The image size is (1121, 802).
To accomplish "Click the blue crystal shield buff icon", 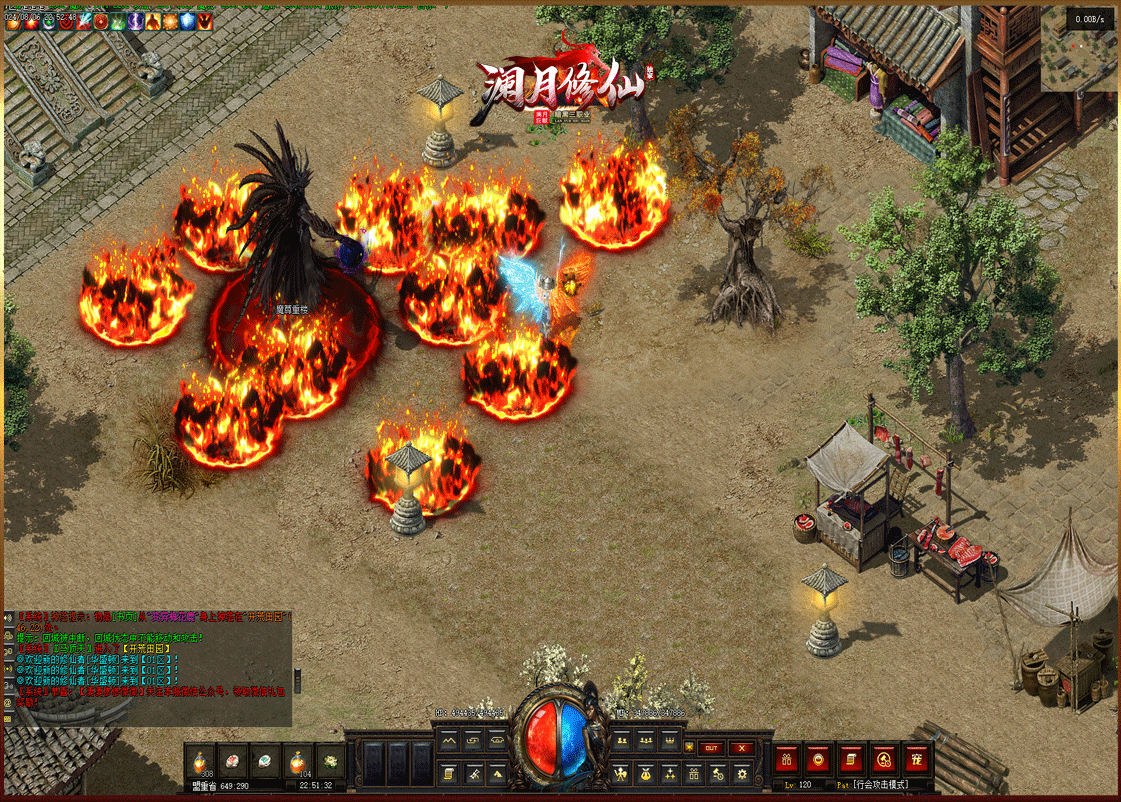I will (x=187, y=21).
